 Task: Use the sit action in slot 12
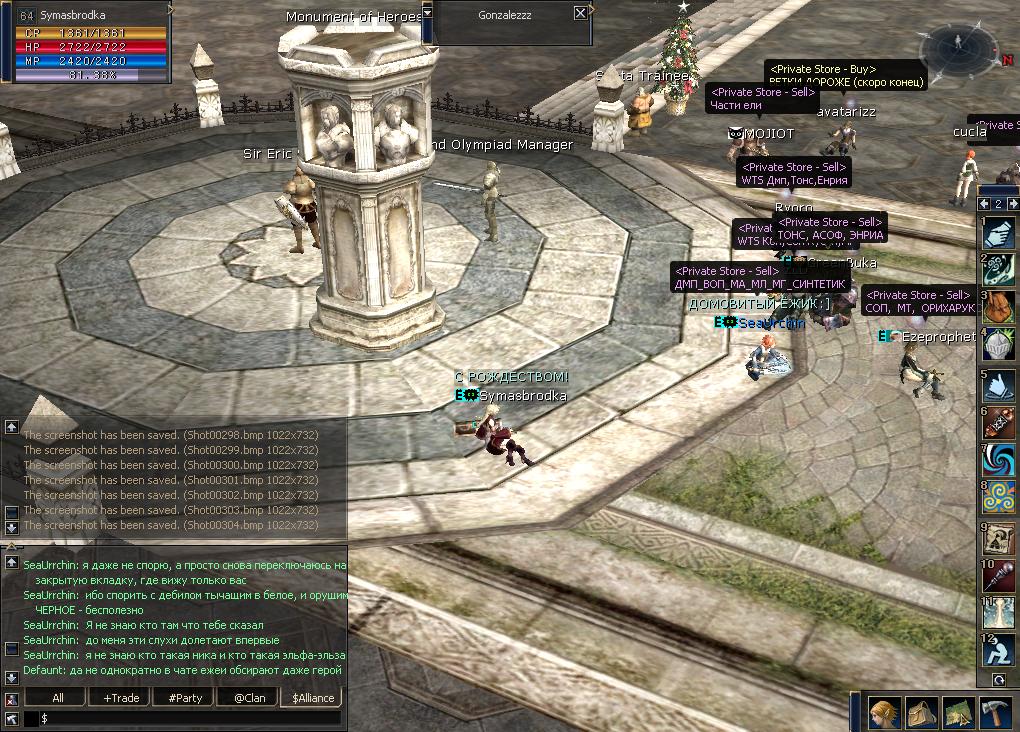point(998,650)
